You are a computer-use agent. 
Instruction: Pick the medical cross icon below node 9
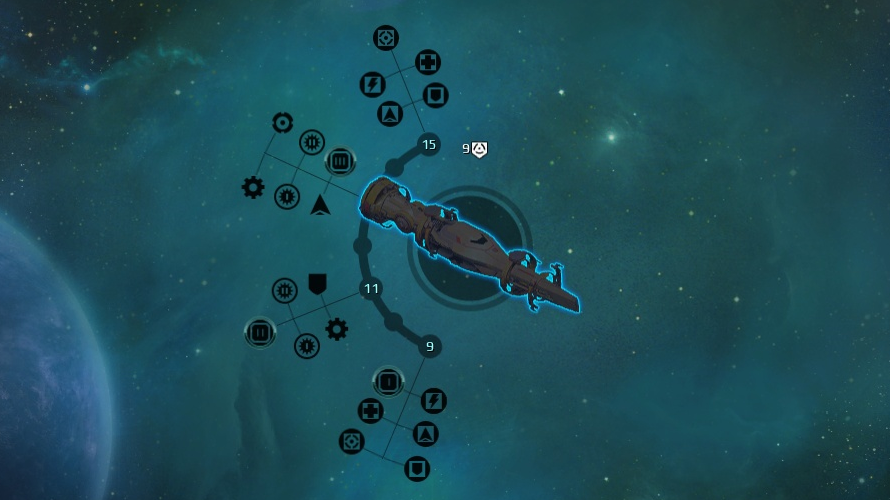tap(371, 410)
